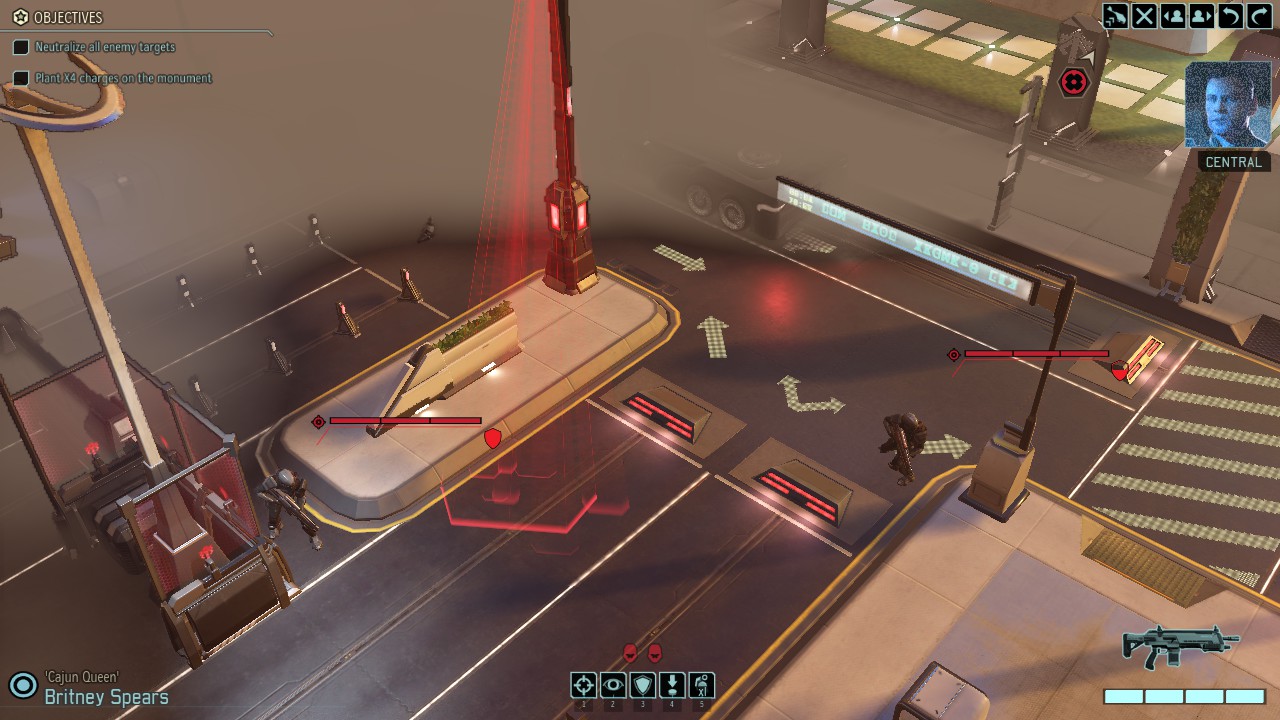The image size is (1280, 720).
Task: Select the 'Neutralize all enemy targets' objective
Action: point(105,47)
